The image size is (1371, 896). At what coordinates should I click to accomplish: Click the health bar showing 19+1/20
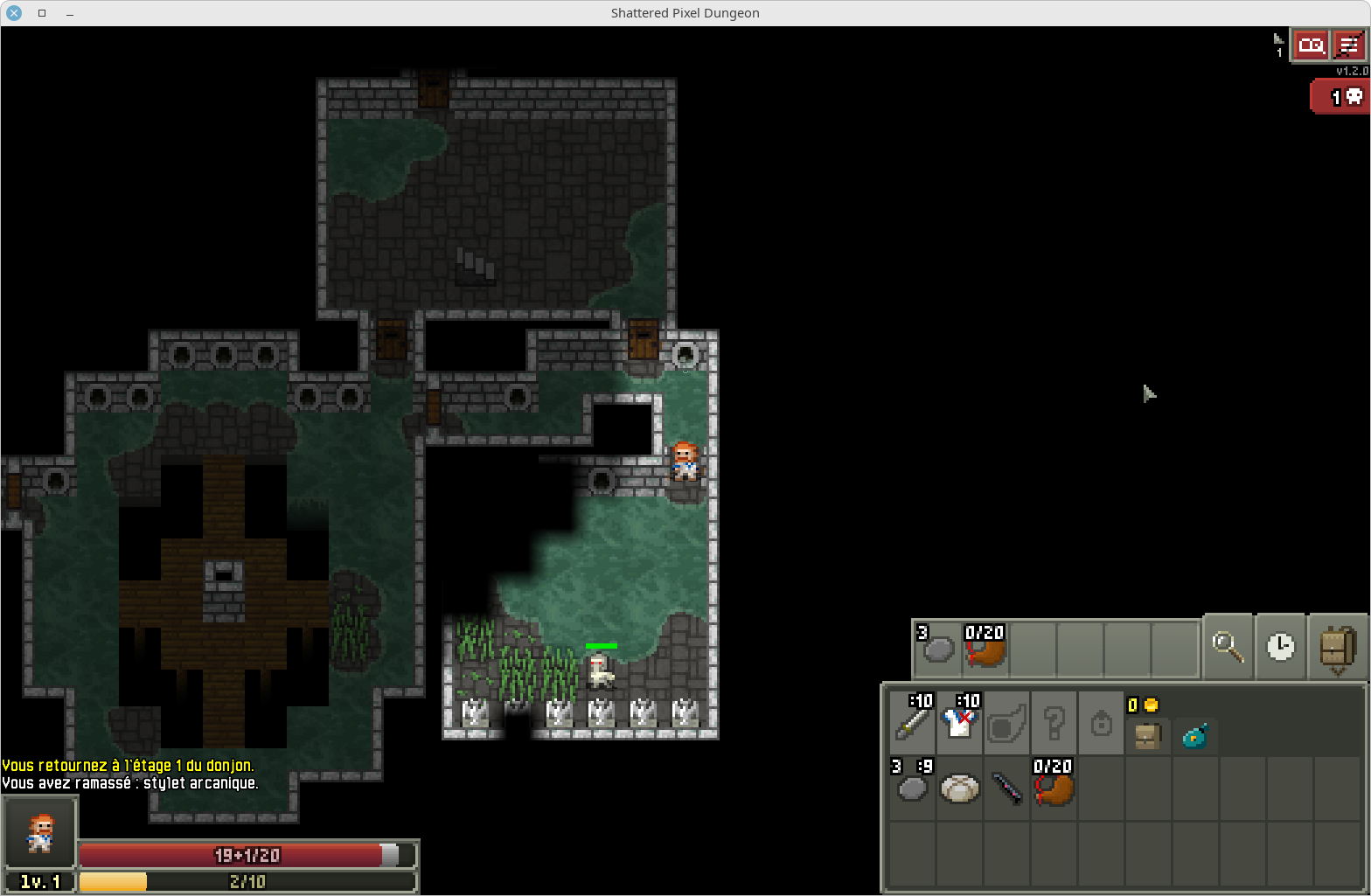pyautogui.click(x=247, y=856)
